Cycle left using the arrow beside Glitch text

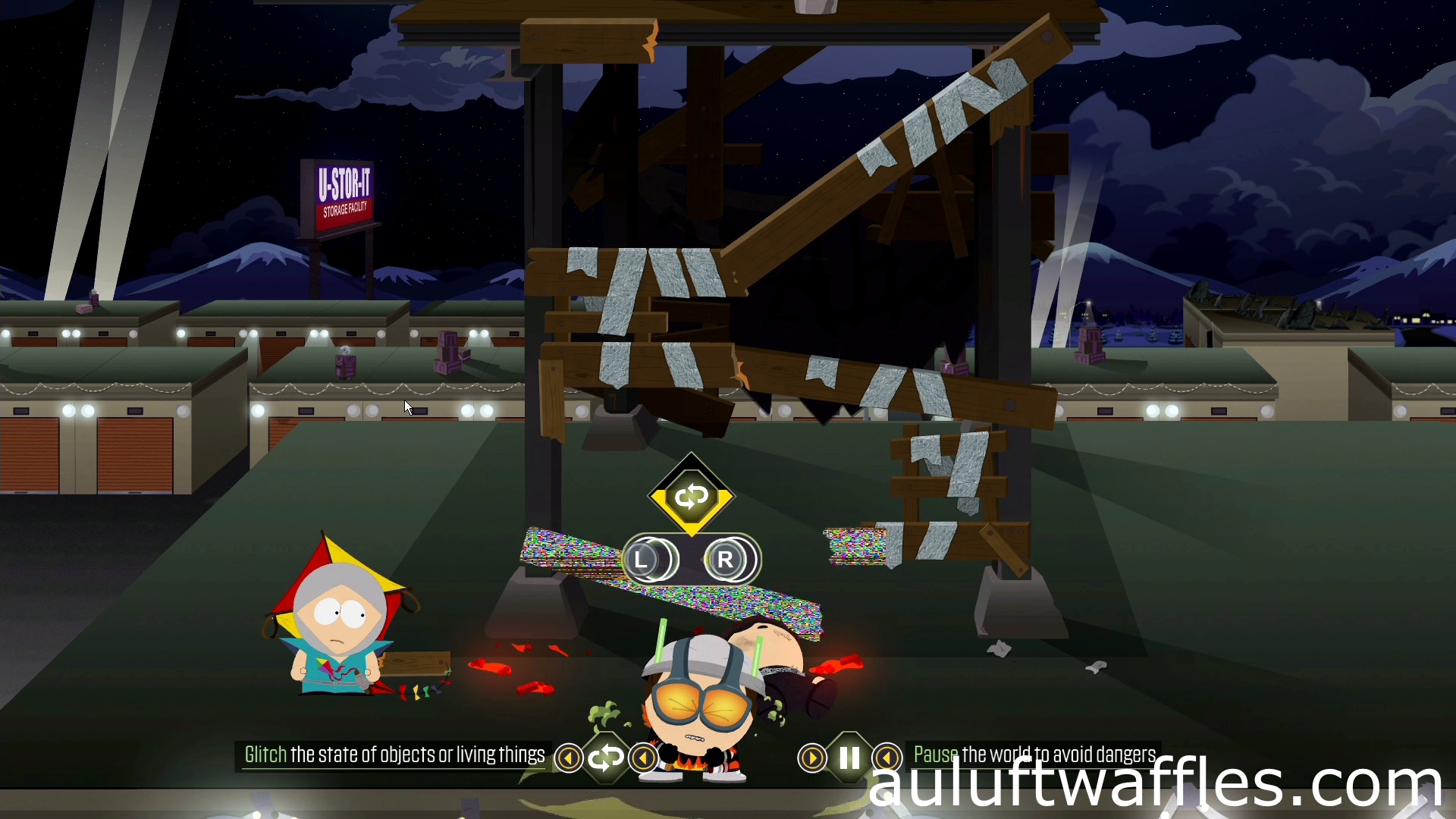click(569, 758)
